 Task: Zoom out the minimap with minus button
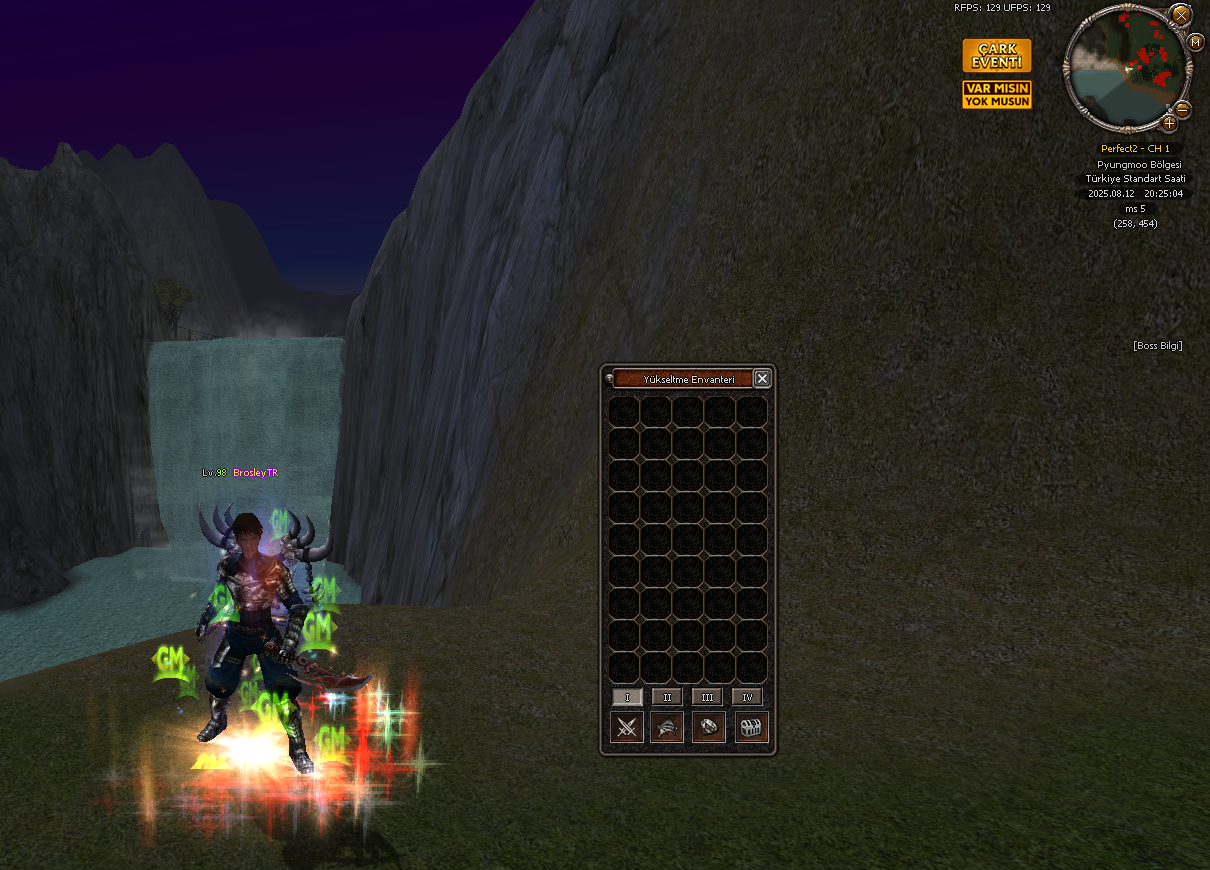1182,109
